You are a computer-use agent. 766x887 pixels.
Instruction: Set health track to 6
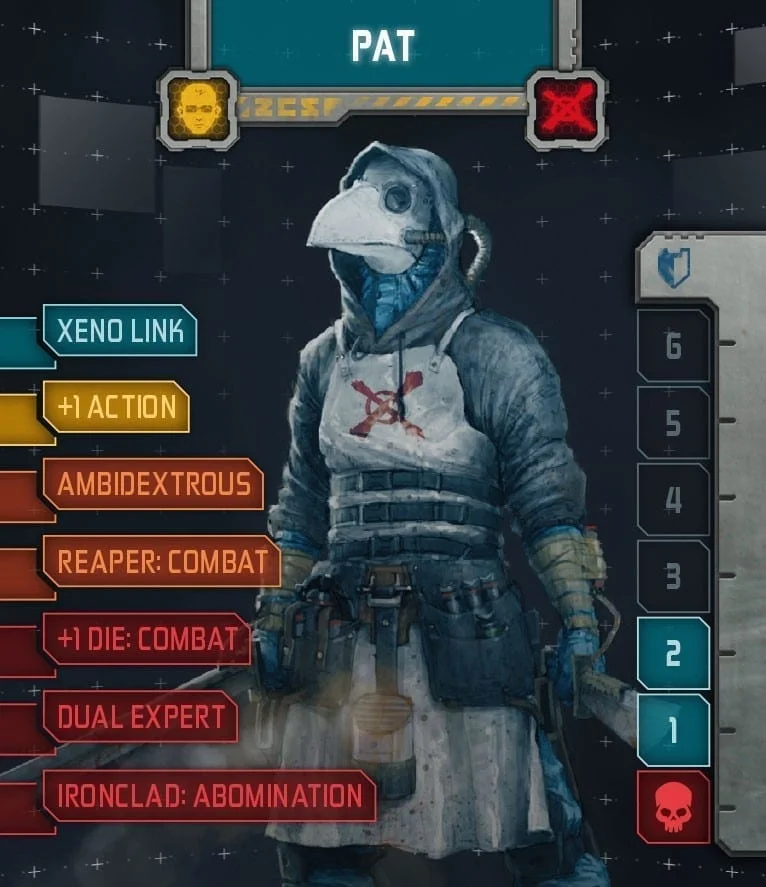[673, 346]
